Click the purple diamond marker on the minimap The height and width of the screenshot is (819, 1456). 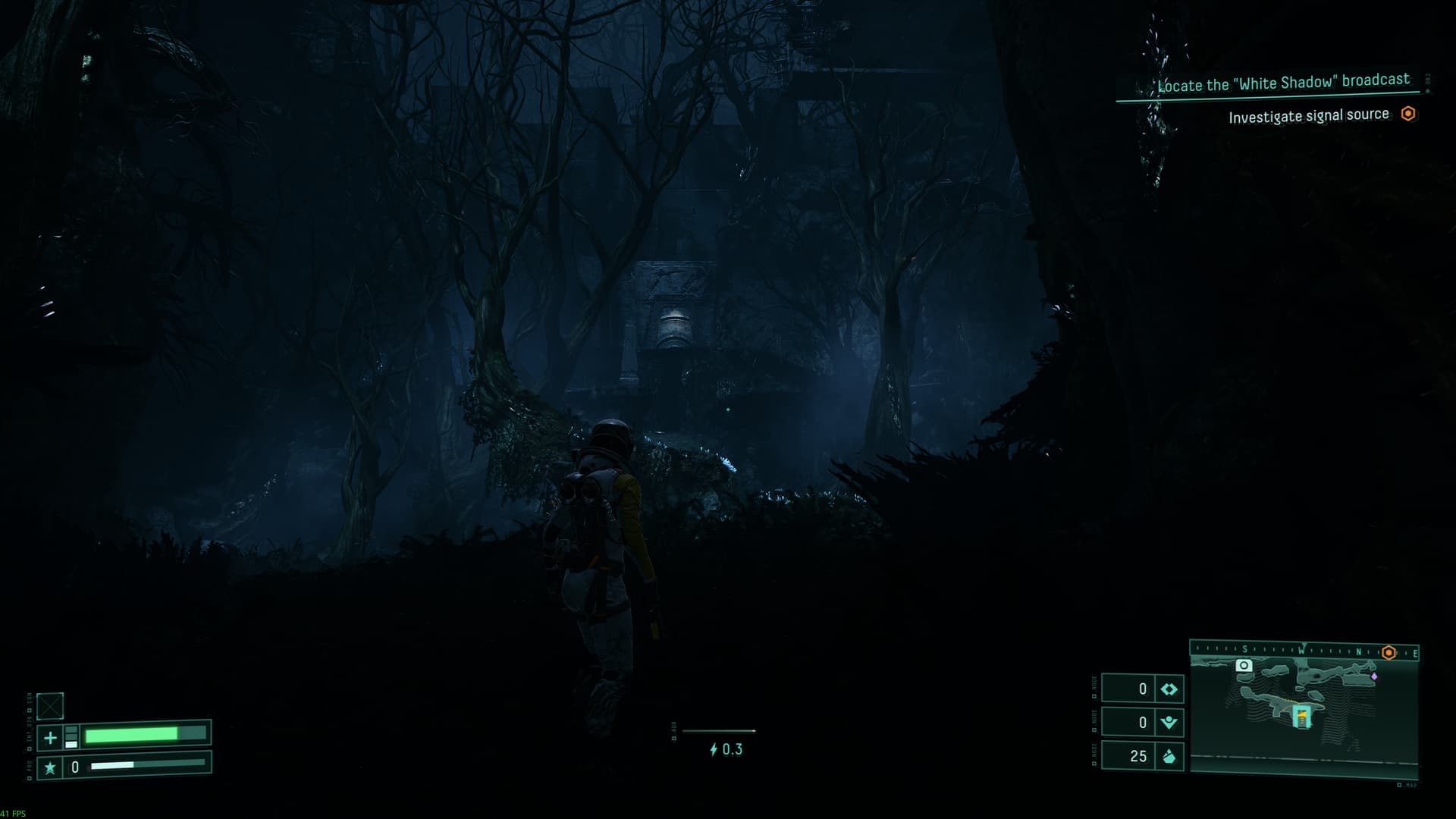click(x=1374, y=676)
